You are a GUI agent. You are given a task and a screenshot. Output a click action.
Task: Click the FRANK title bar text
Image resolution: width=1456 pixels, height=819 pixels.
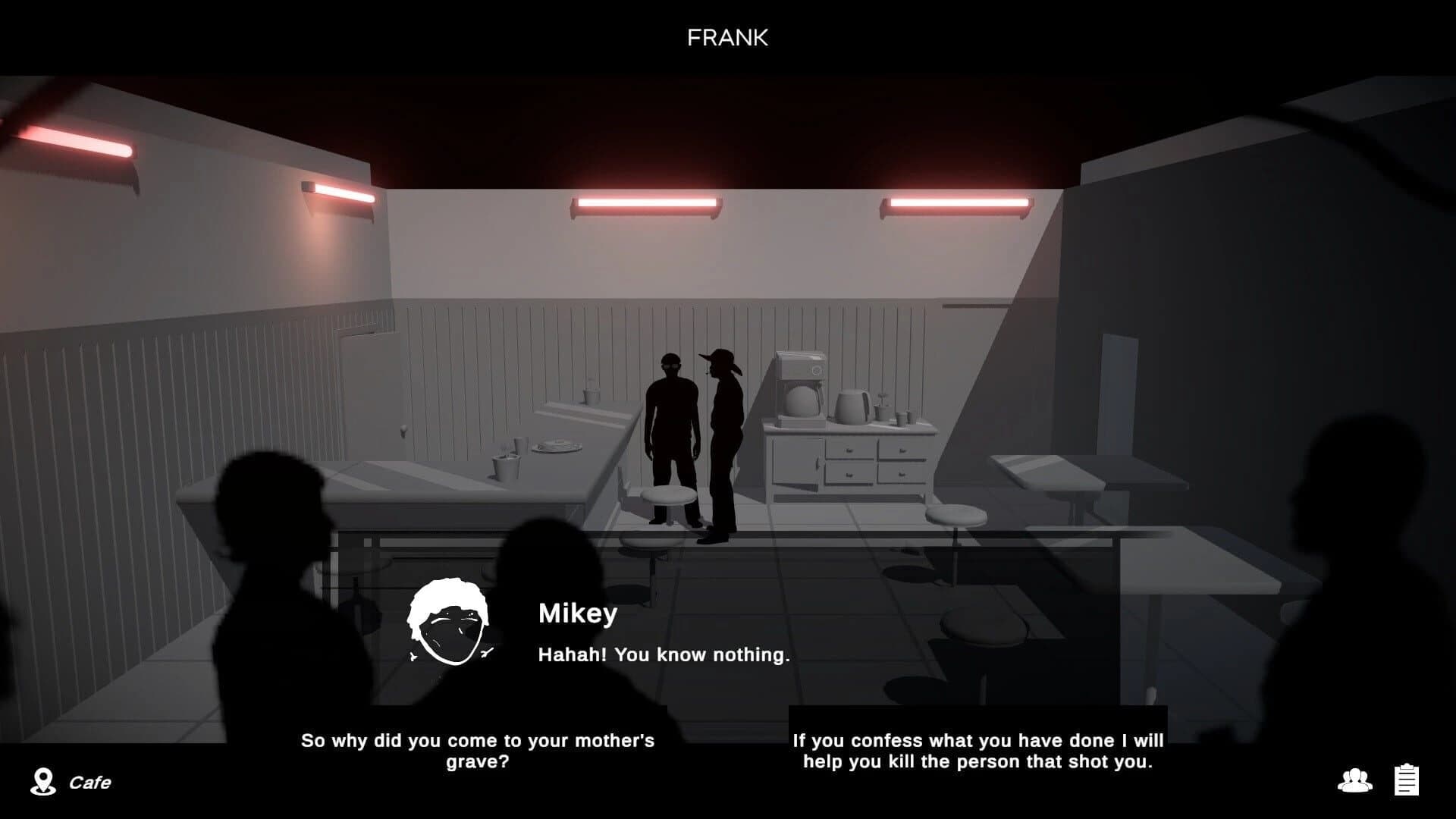(727, 38)
